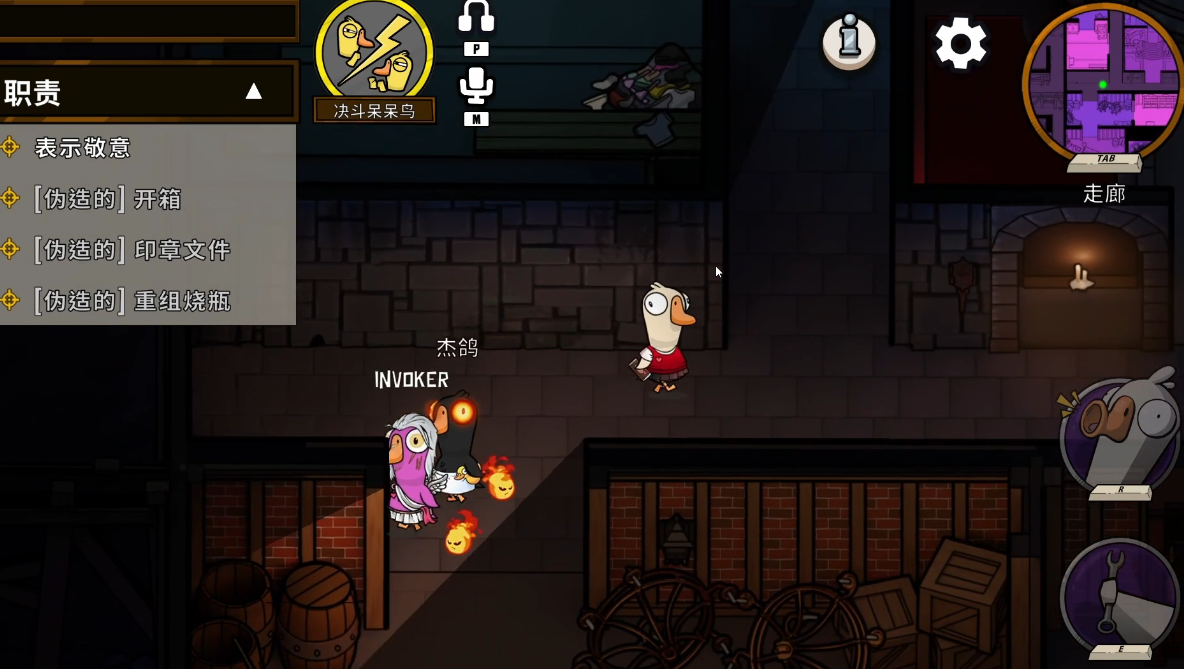Open the gear settings menu
Viewport: 1184px width, 669px height.
[x=961, y=44]
